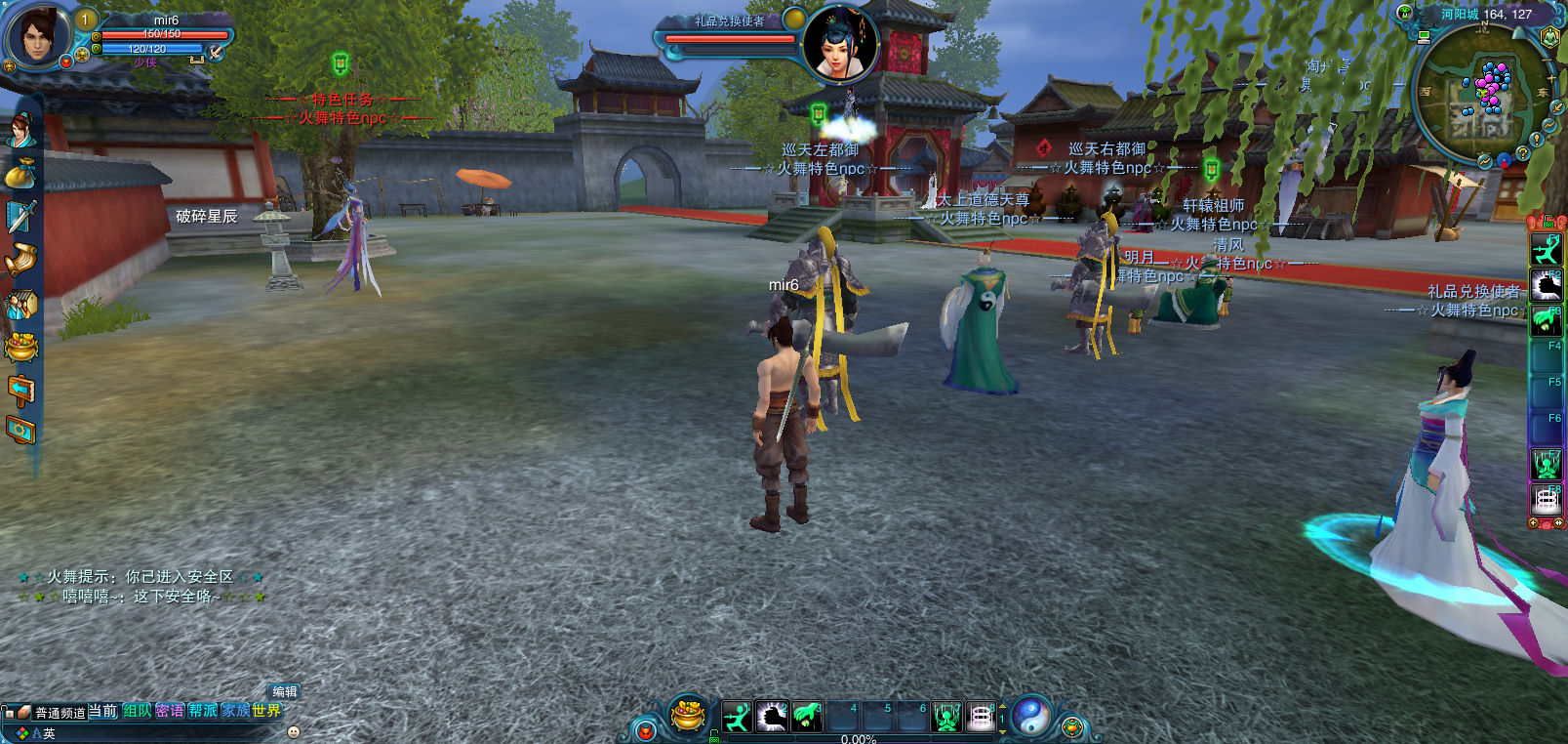1568x744 pixels.
Task: Switch to the 组队 chat channel tab
Action: click(x=137, y=711)
